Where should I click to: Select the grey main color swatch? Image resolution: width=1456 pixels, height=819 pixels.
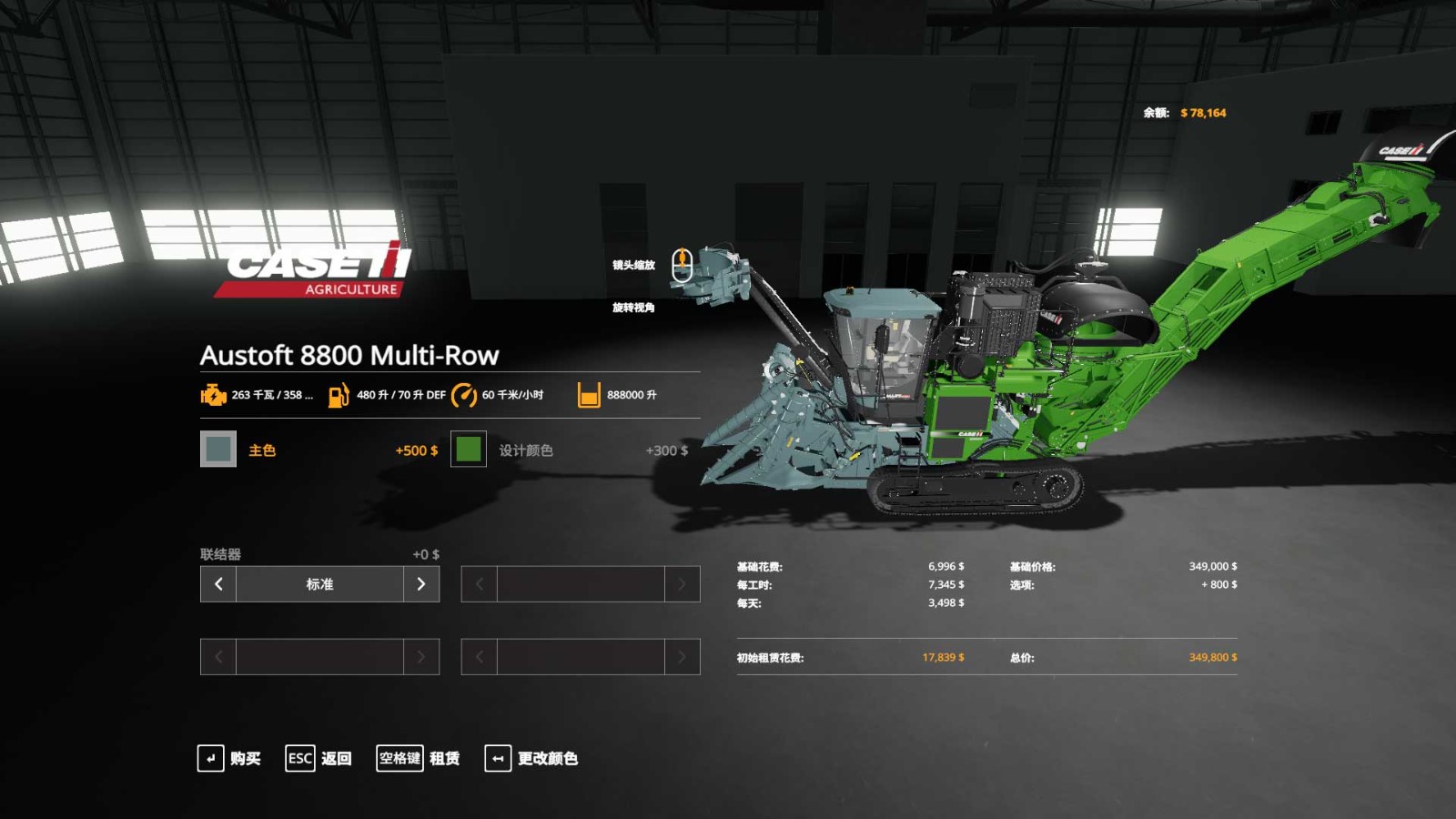coord(218,449)
